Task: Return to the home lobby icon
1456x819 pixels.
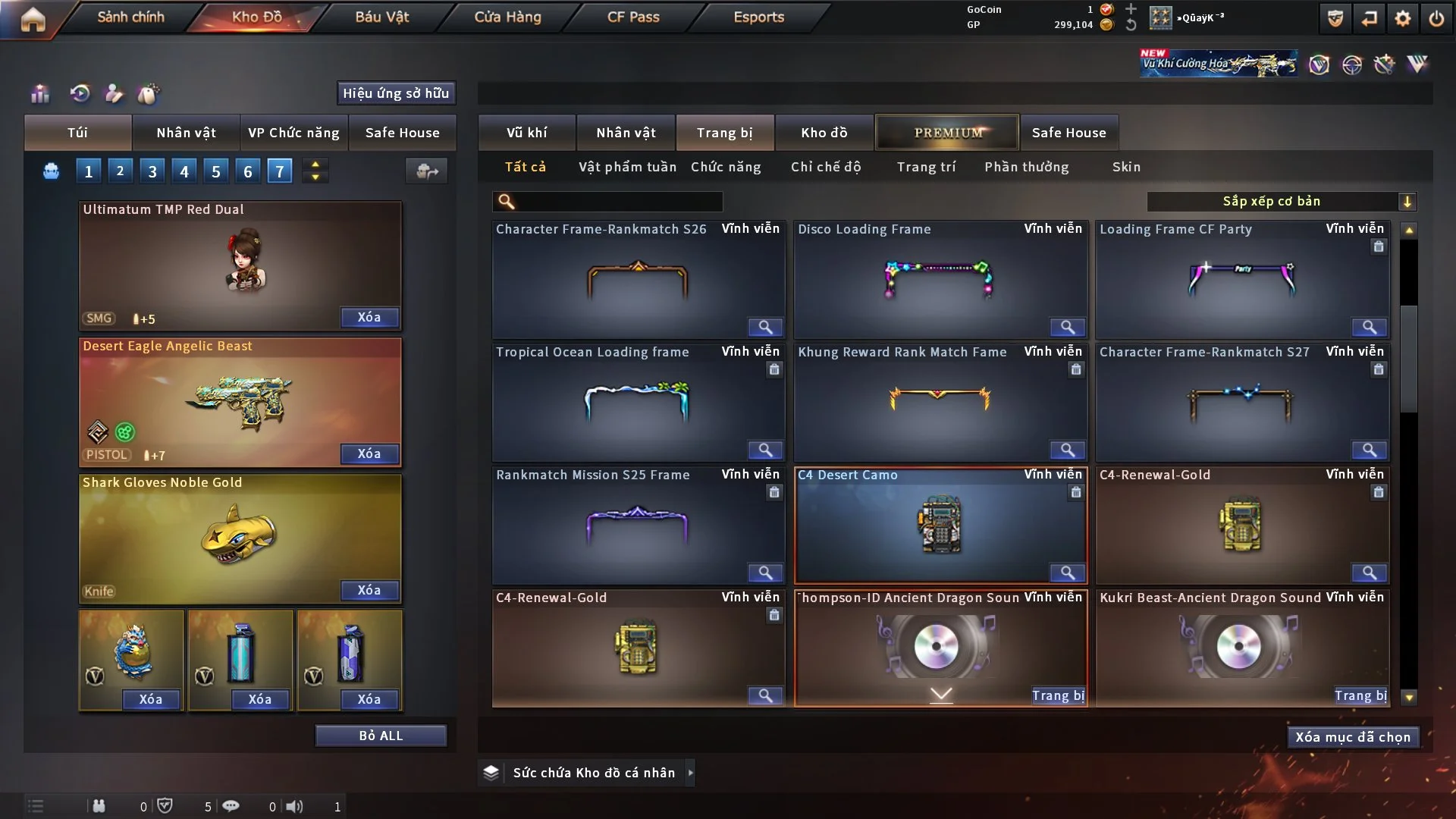Action: pos(33,19)
